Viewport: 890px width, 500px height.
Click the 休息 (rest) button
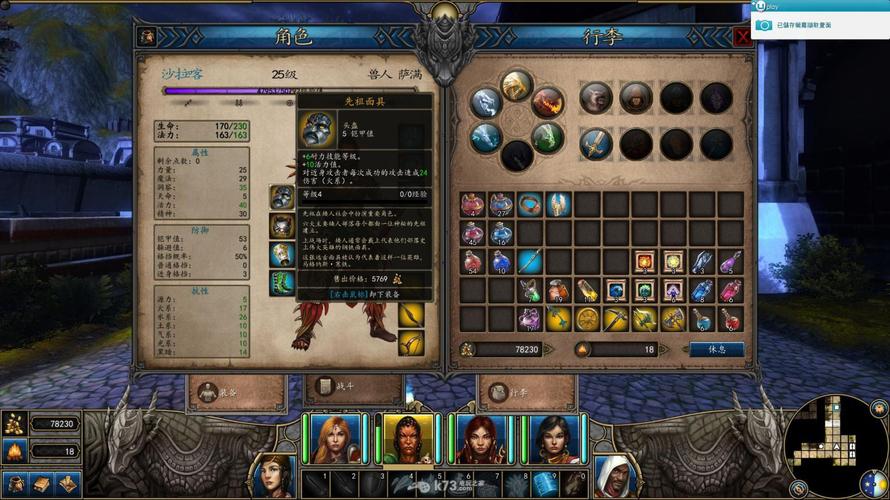716,349
